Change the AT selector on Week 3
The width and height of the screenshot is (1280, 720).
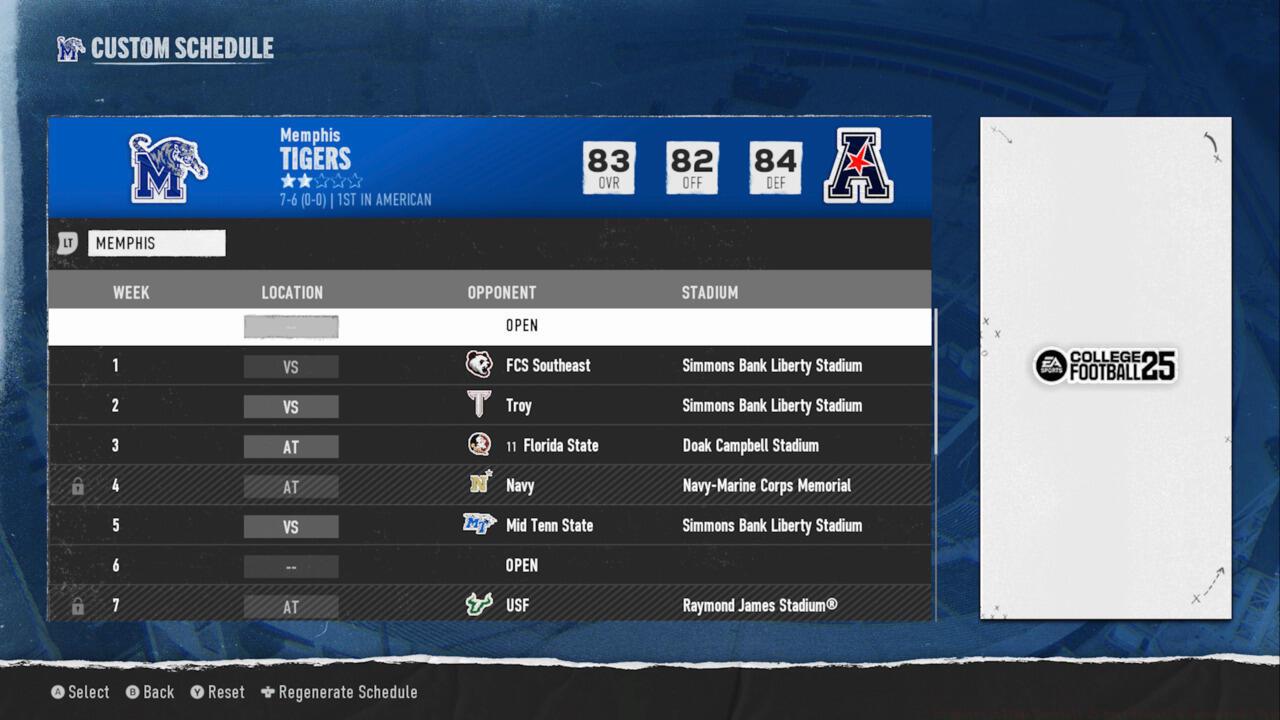pos(291,446)
